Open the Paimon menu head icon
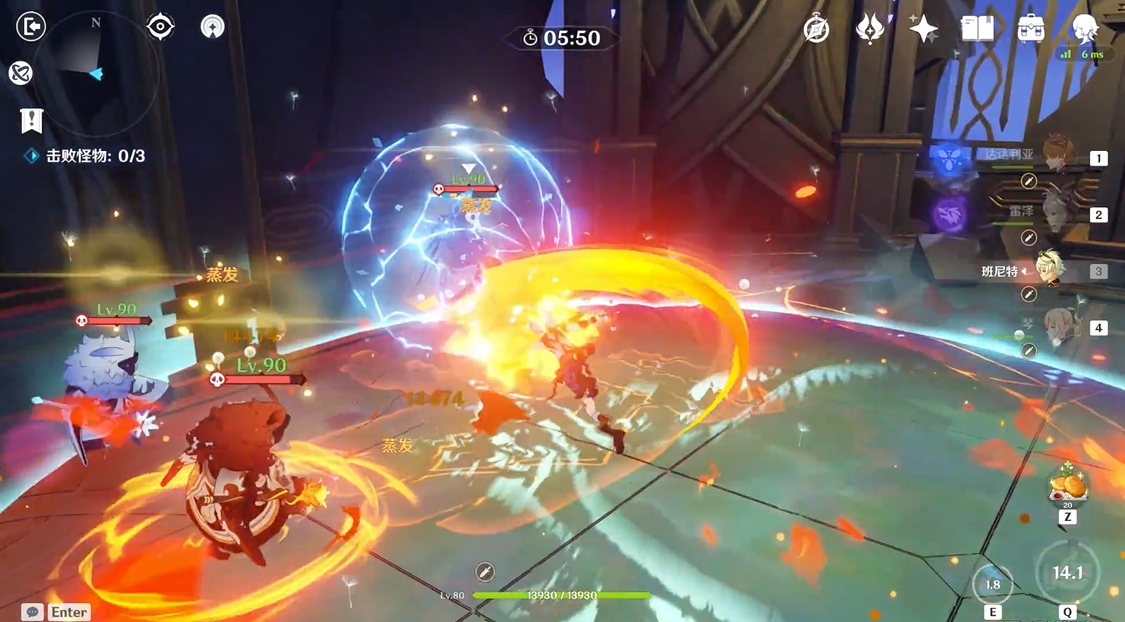This screenshot has height=622, width=1125. 1085,29
